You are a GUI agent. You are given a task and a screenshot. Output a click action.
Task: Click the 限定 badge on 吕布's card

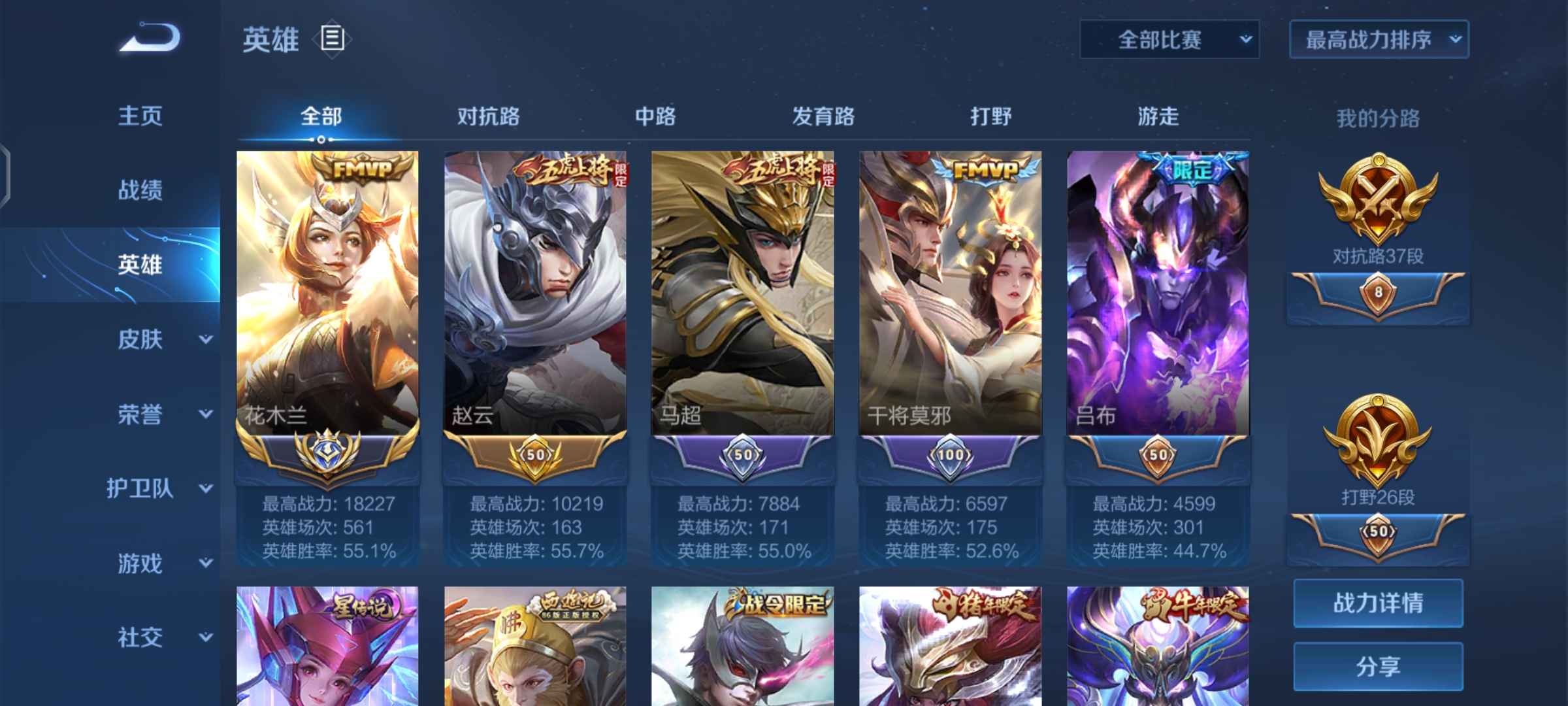click(x=1192, y=170)
